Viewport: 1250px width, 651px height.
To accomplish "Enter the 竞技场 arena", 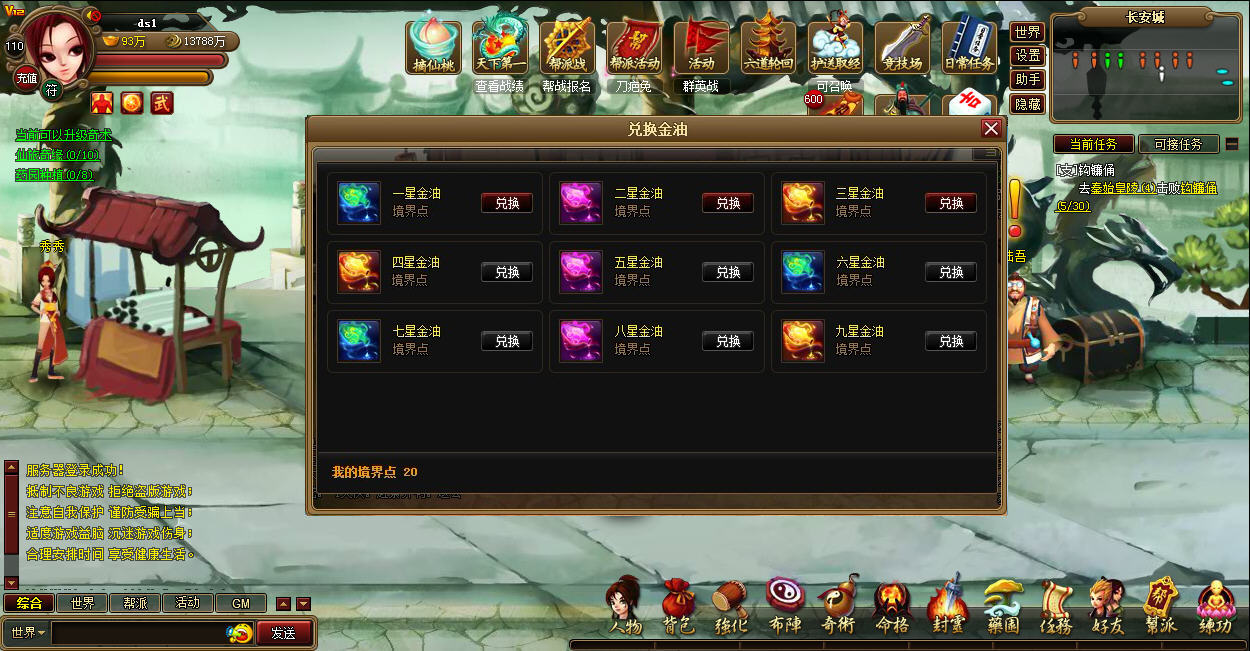I will pyautogui.click(x=902, y=47).
